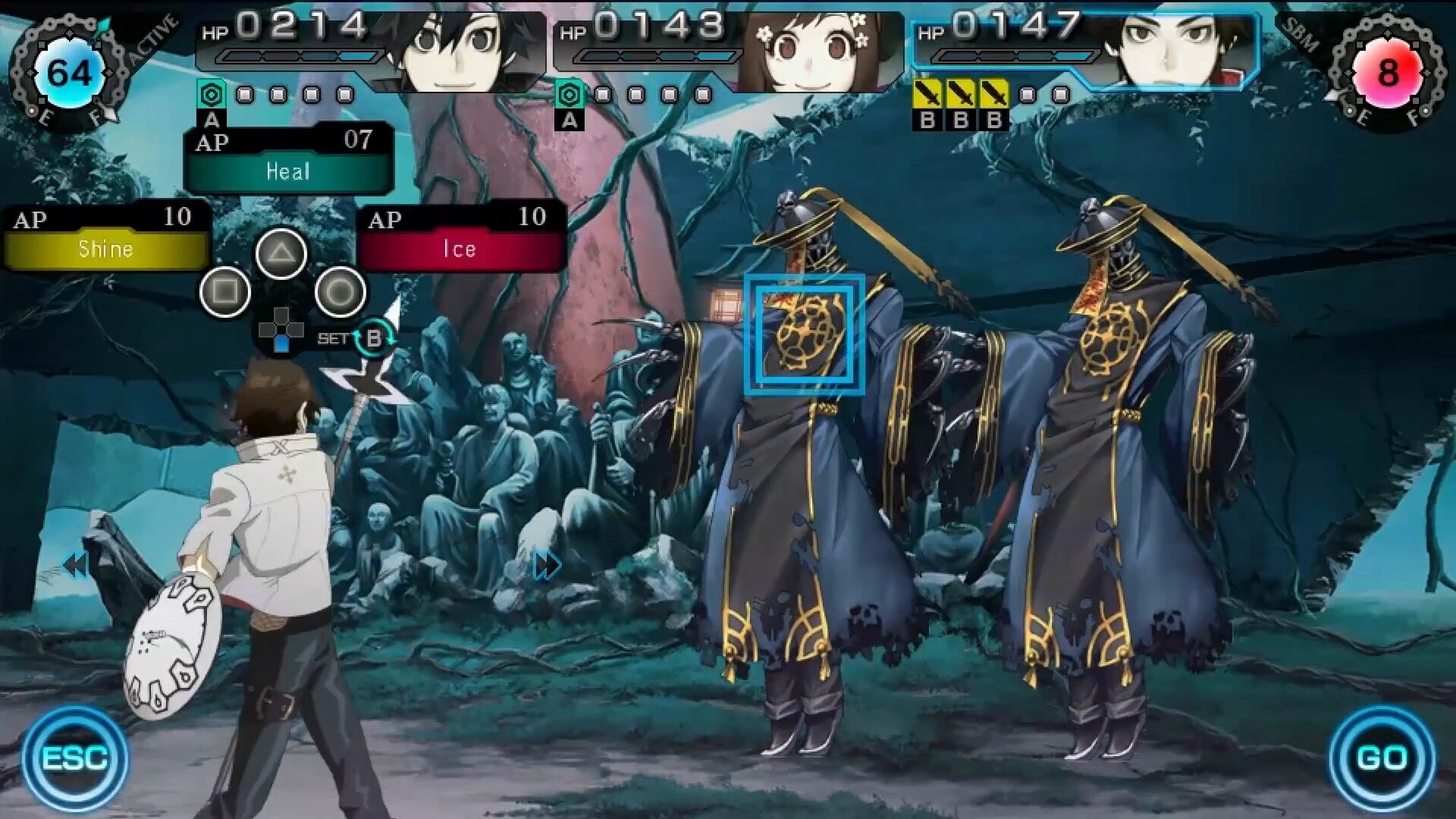Choose the Shine attack
Image resolution: width=1456 pixels, height=819 pixels.
pyautogui.click(x=106, y=249)
